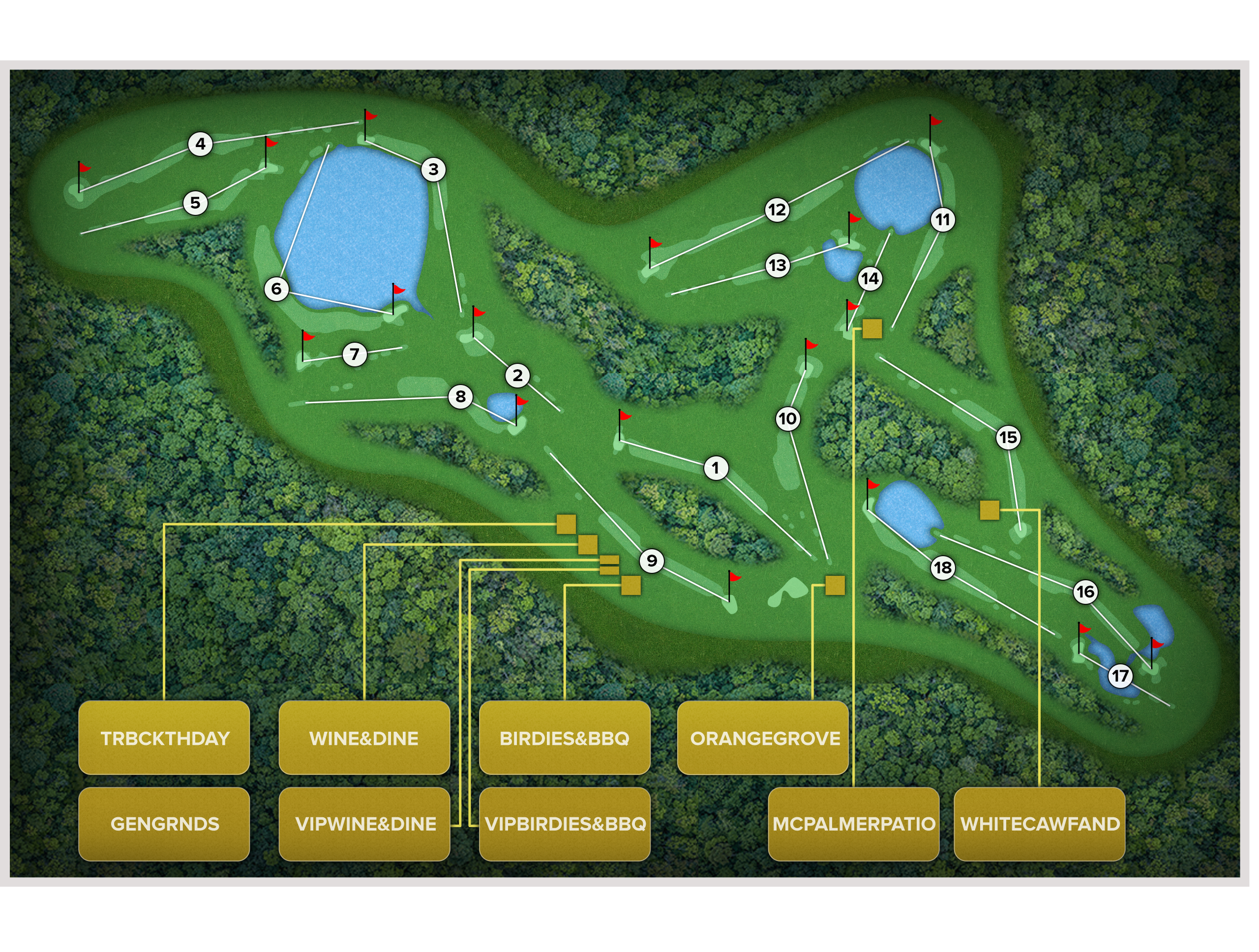Select the ORANGEGROVE button

[x=763, y=738]
